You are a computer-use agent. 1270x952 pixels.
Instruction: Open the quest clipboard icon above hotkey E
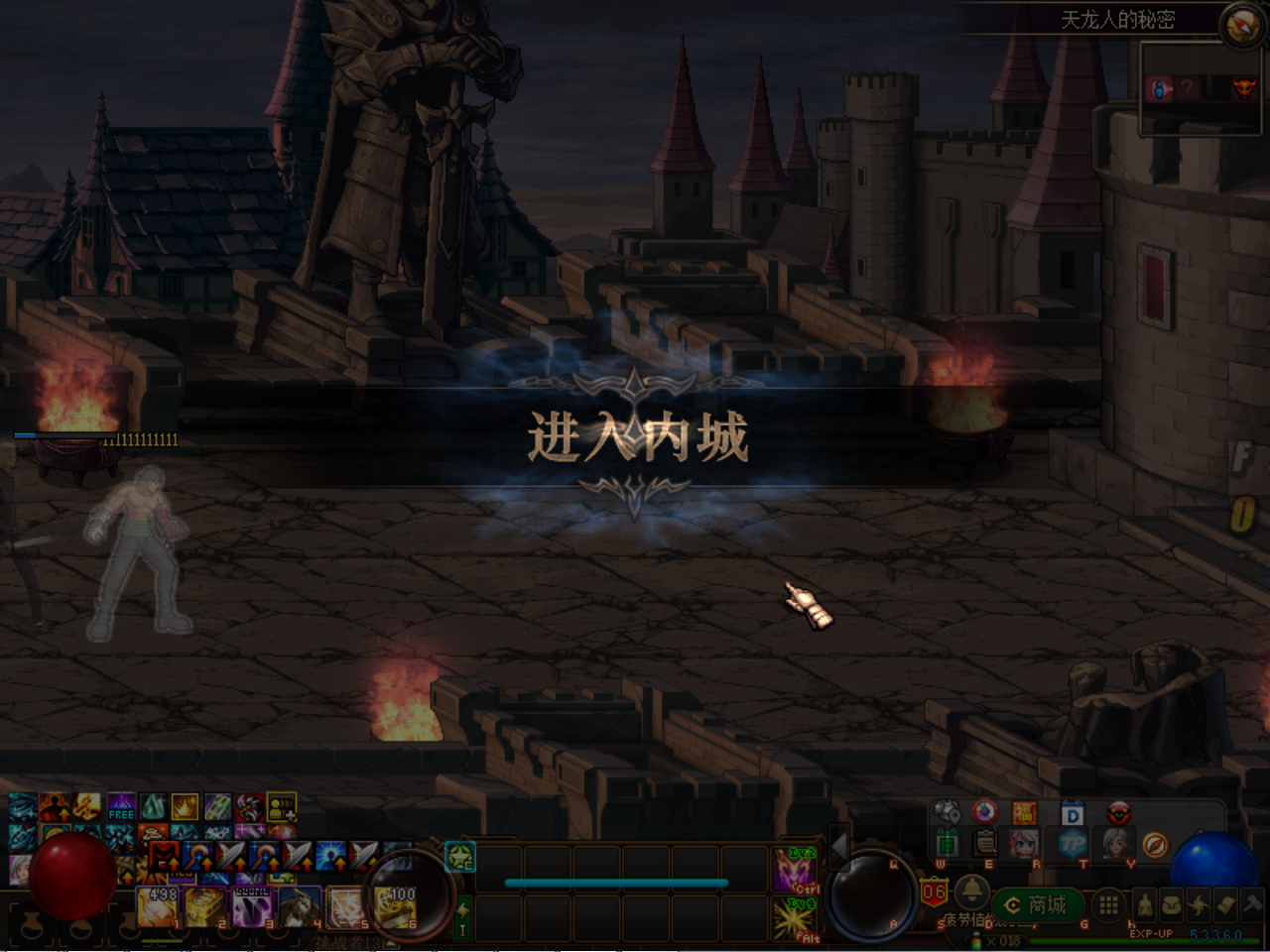coord(983,843)
